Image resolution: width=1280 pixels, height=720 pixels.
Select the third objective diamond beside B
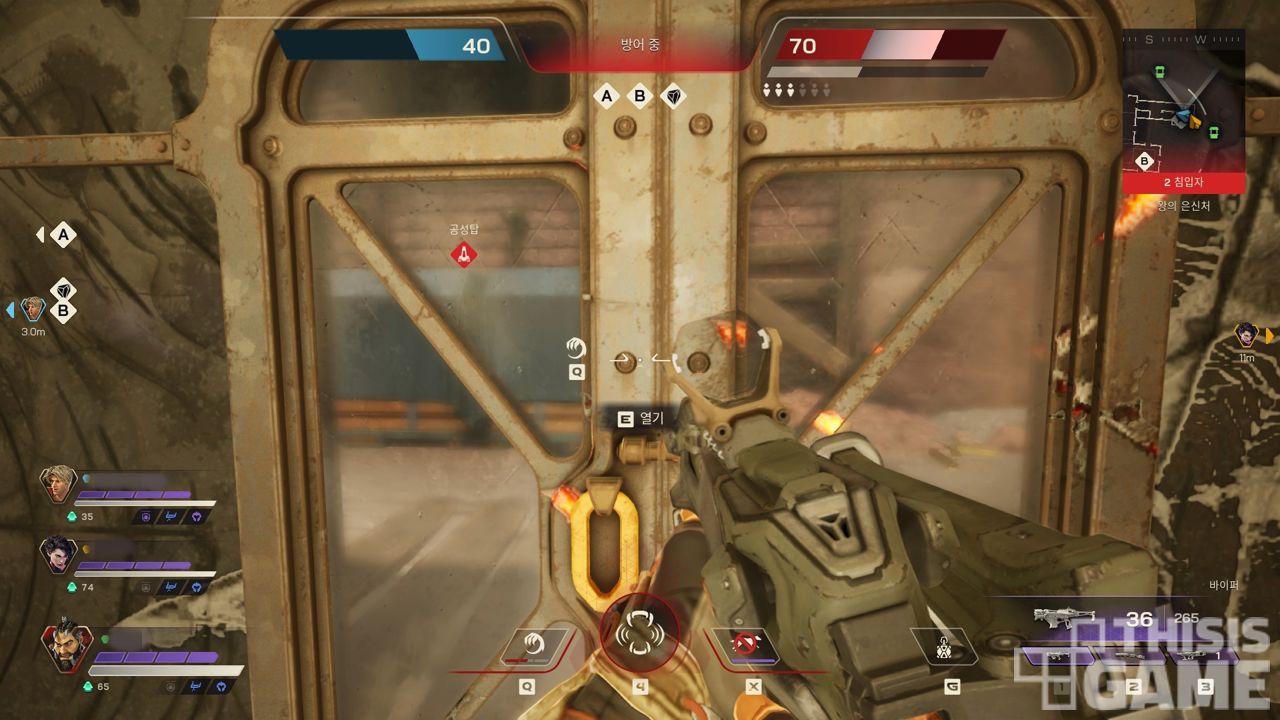674,96
